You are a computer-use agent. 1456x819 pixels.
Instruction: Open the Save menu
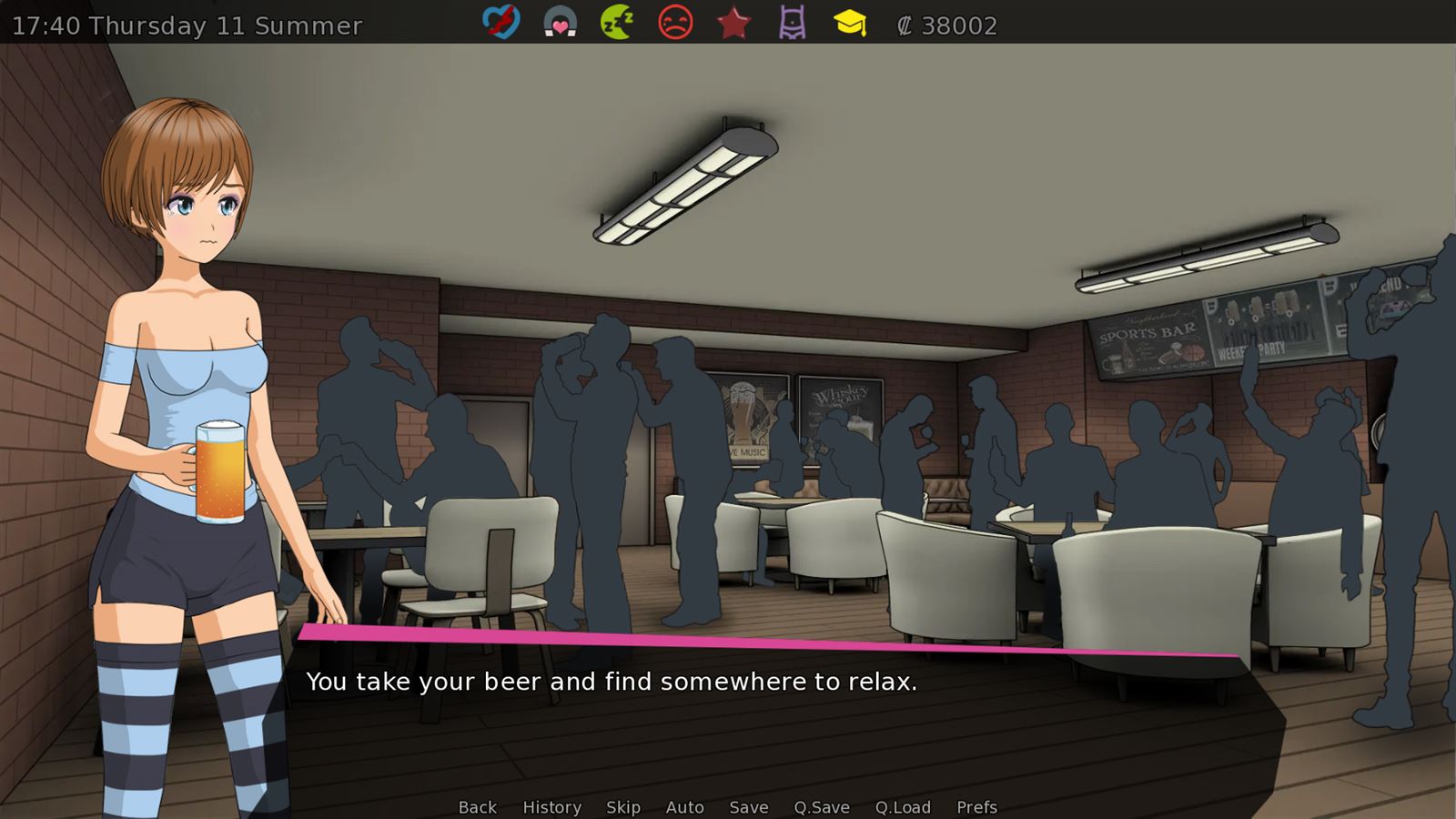[x=749, y=807]
